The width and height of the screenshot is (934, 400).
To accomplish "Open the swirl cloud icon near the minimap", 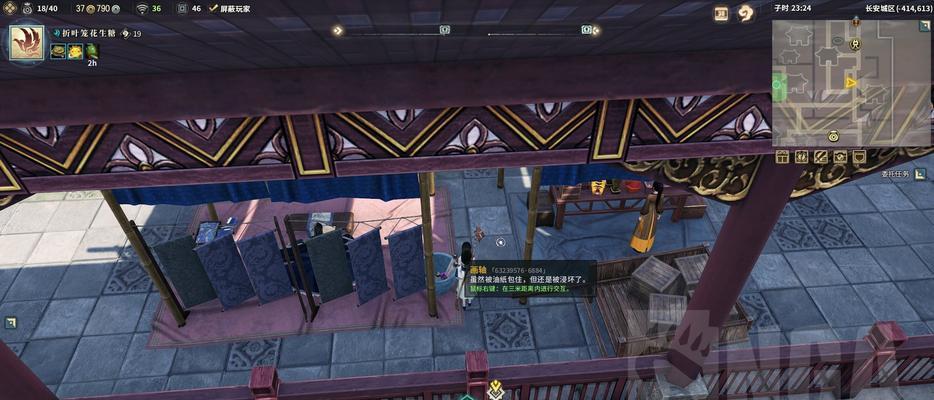I will (745, 13).
